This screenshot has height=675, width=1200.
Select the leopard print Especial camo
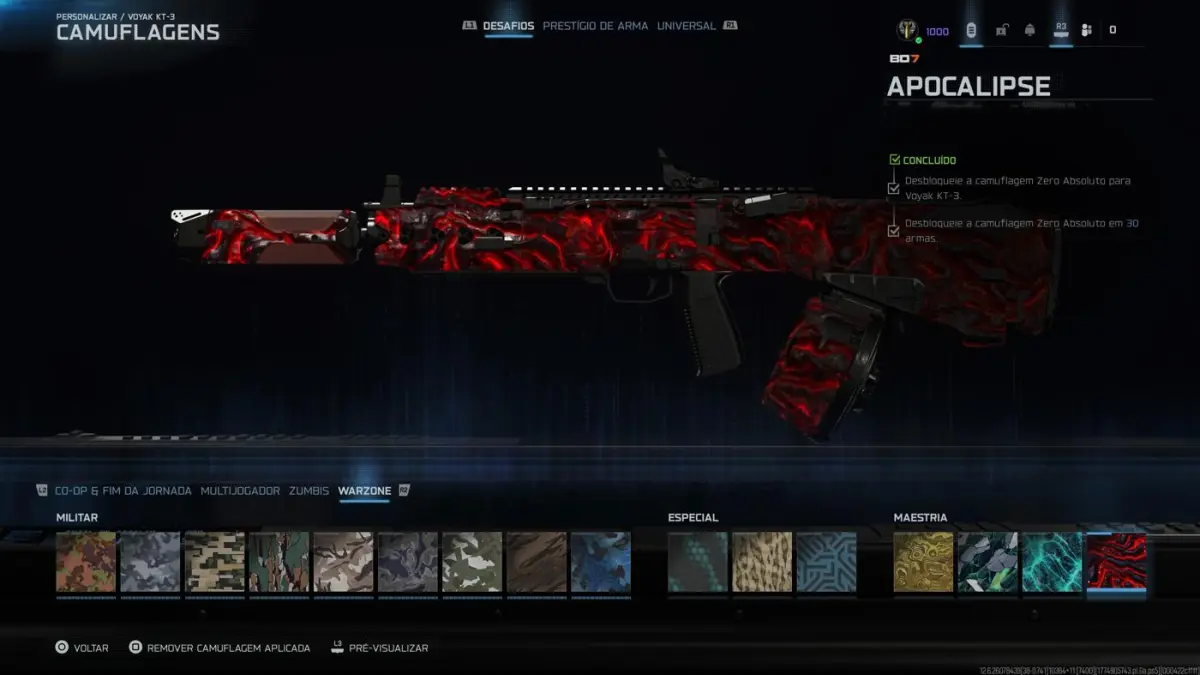762,562
